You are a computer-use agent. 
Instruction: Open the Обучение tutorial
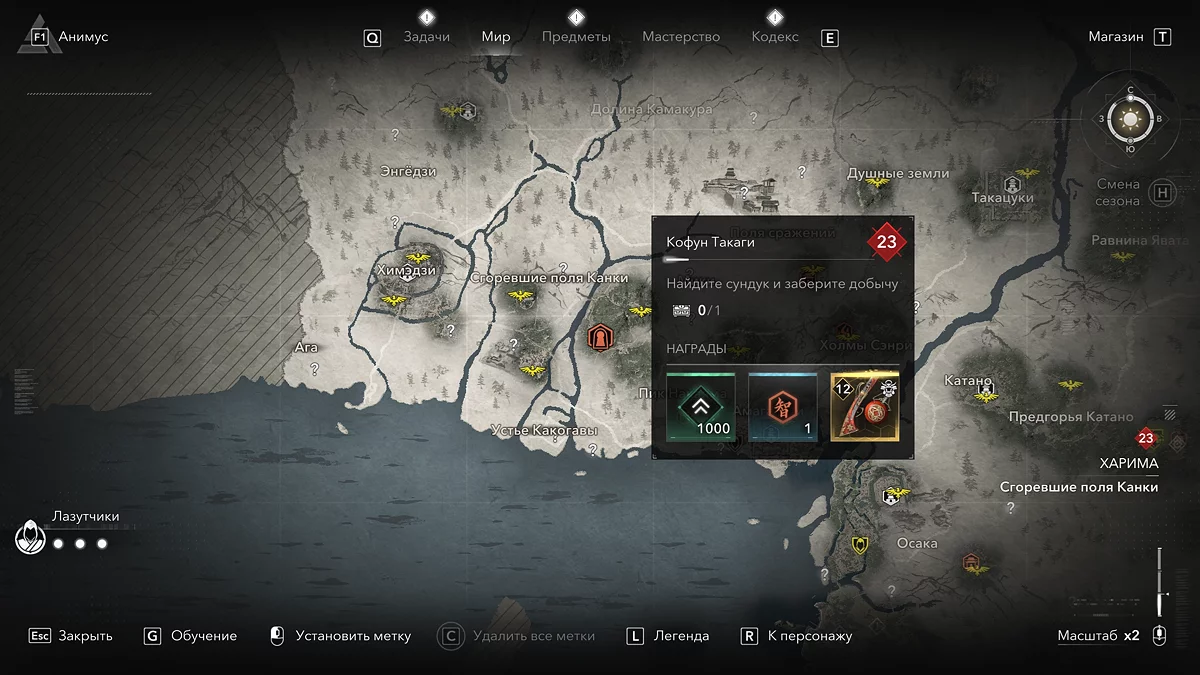[203, 636]
